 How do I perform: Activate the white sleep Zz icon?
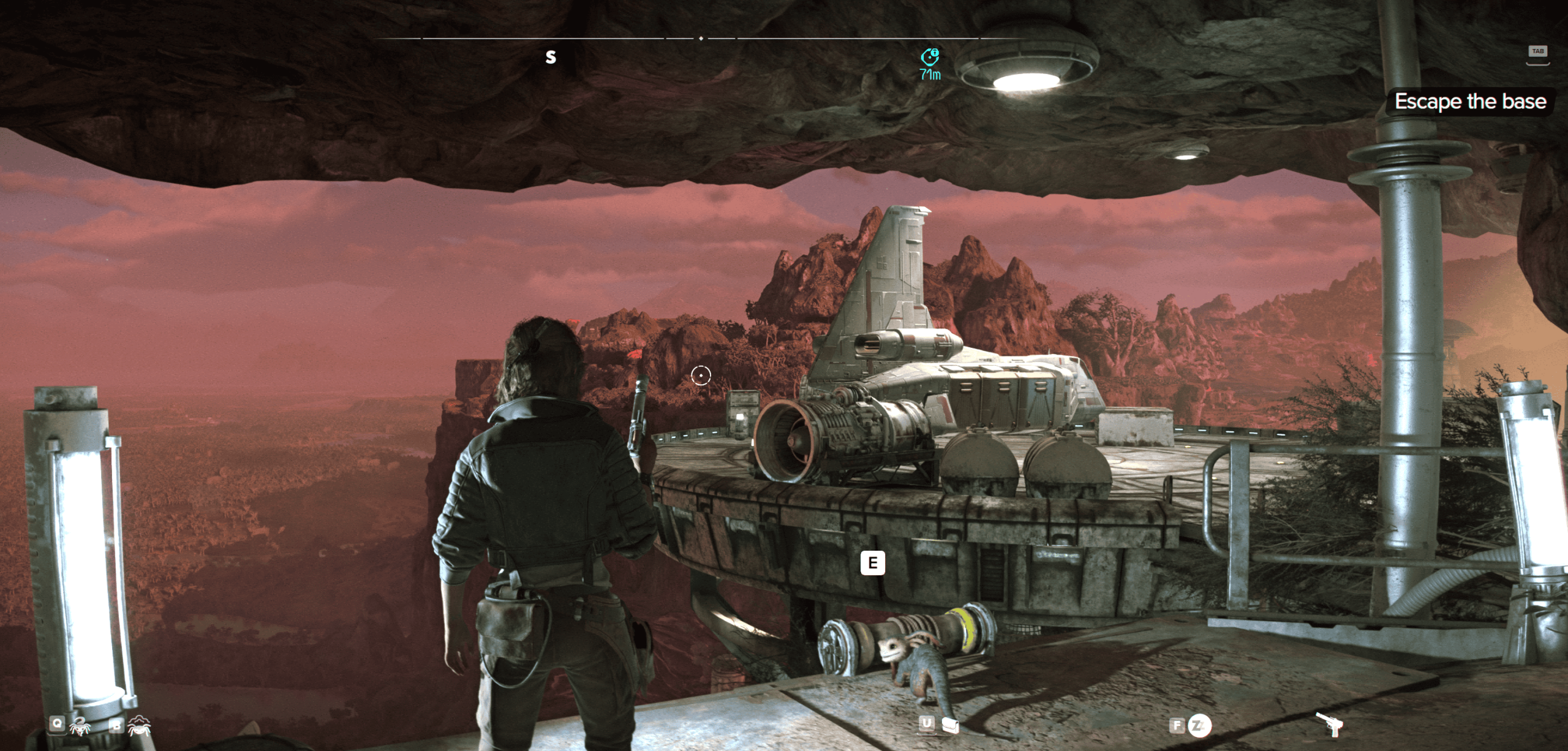pos(1199,726)
